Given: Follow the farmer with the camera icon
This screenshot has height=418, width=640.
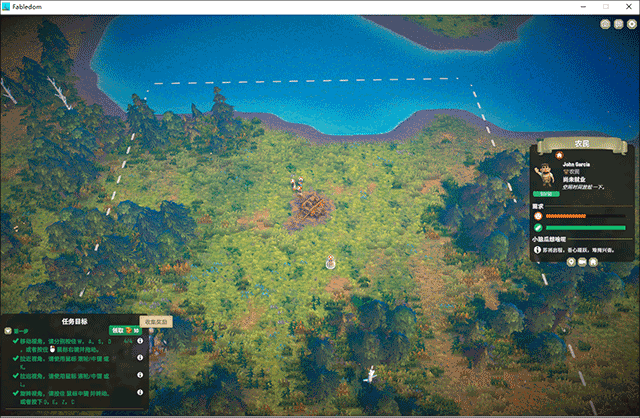Looking at the screenshot, I should click(582, 261).
